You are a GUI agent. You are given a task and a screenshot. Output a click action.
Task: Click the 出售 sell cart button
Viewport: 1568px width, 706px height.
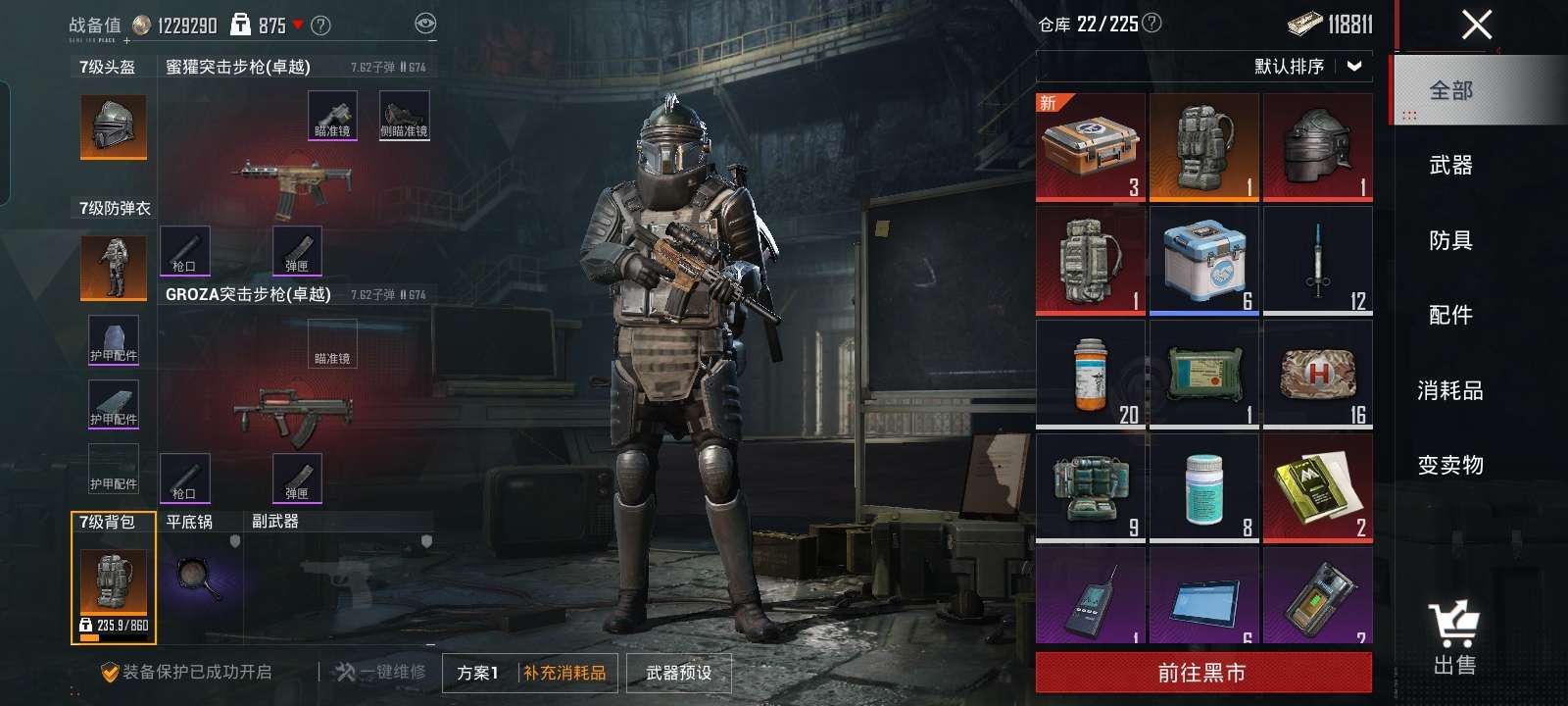pyautogui.click(x=1453, y=637)
